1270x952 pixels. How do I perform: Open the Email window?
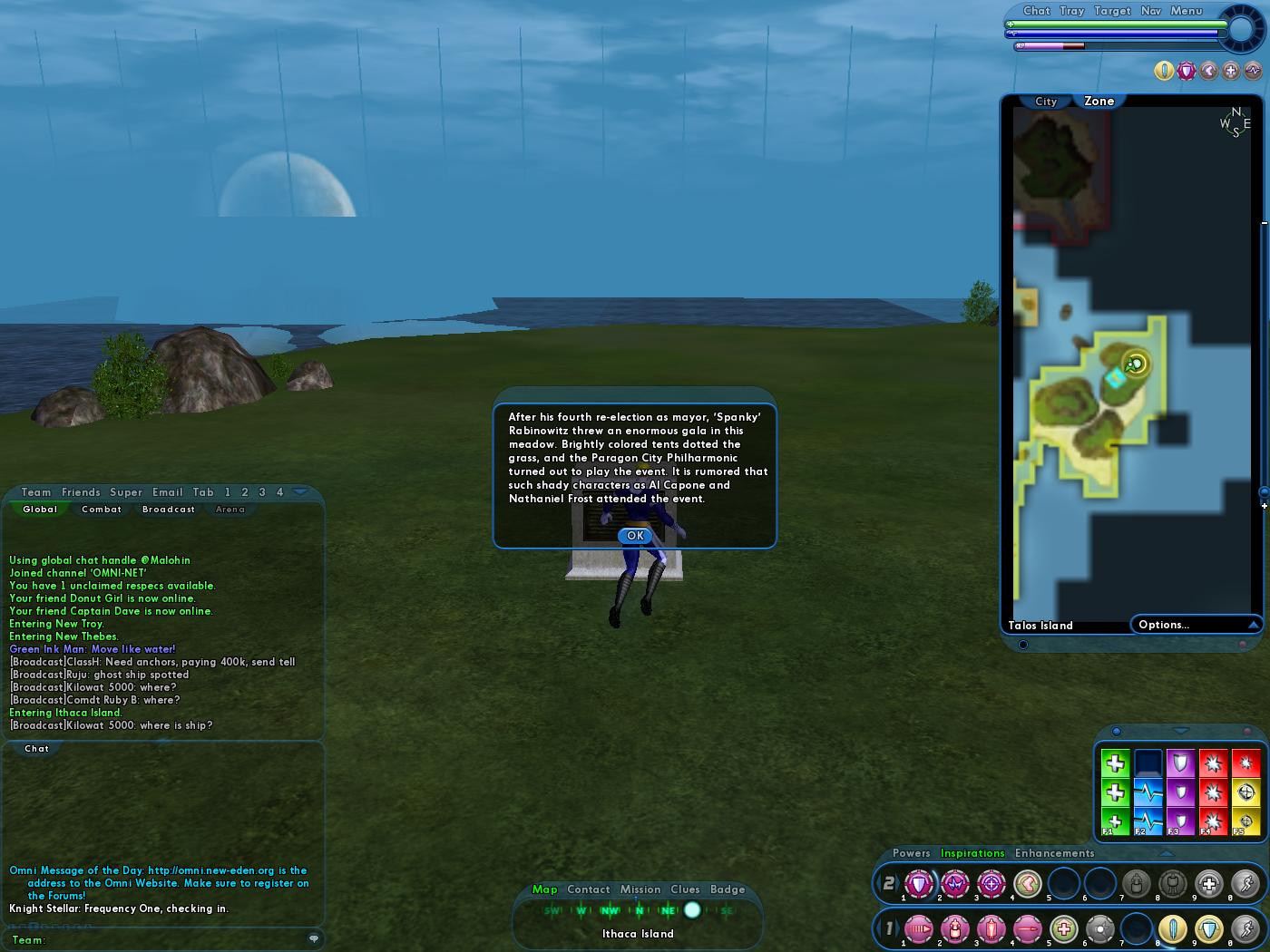pos(168,492)
